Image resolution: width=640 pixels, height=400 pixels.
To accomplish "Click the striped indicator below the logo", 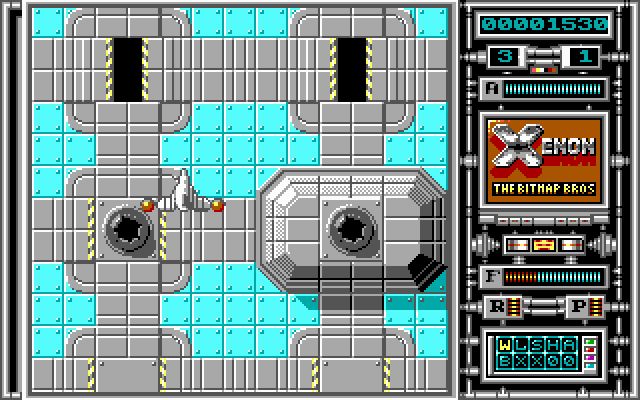I will (x=544, y=245).
